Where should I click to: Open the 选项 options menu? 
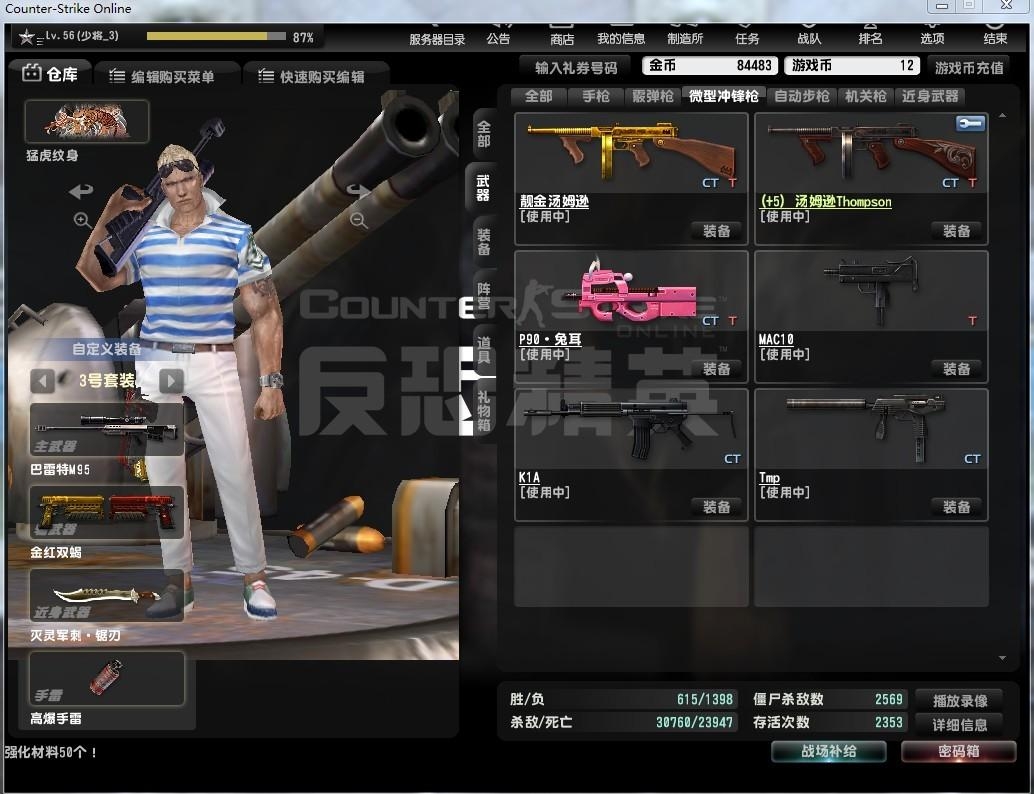pyautogui.click(x=932, y=32)
